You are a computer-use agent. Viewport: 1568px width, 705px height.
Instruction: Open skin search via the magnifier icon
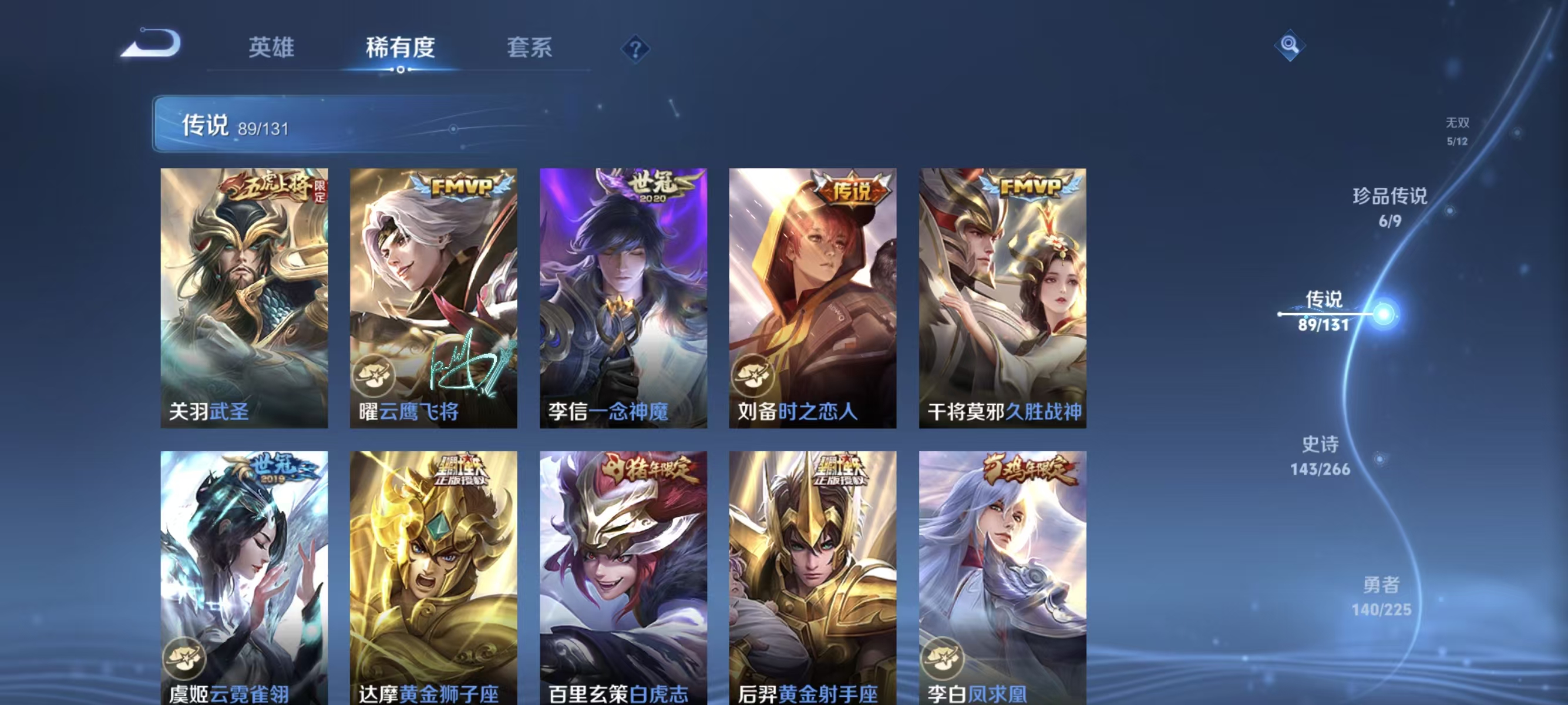click(1290, 46)
